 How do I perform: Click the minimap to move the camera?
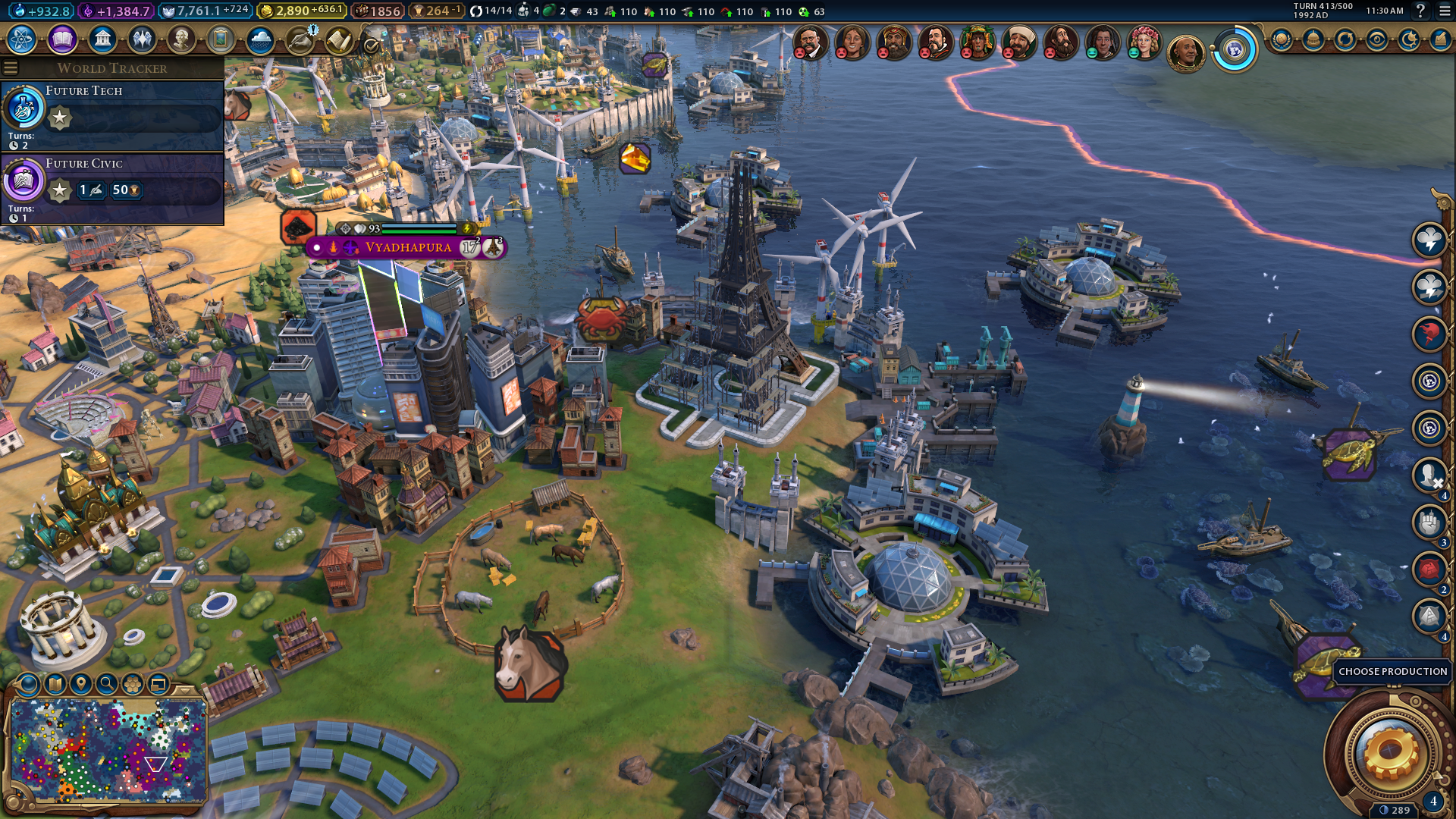tap(106, 751)
